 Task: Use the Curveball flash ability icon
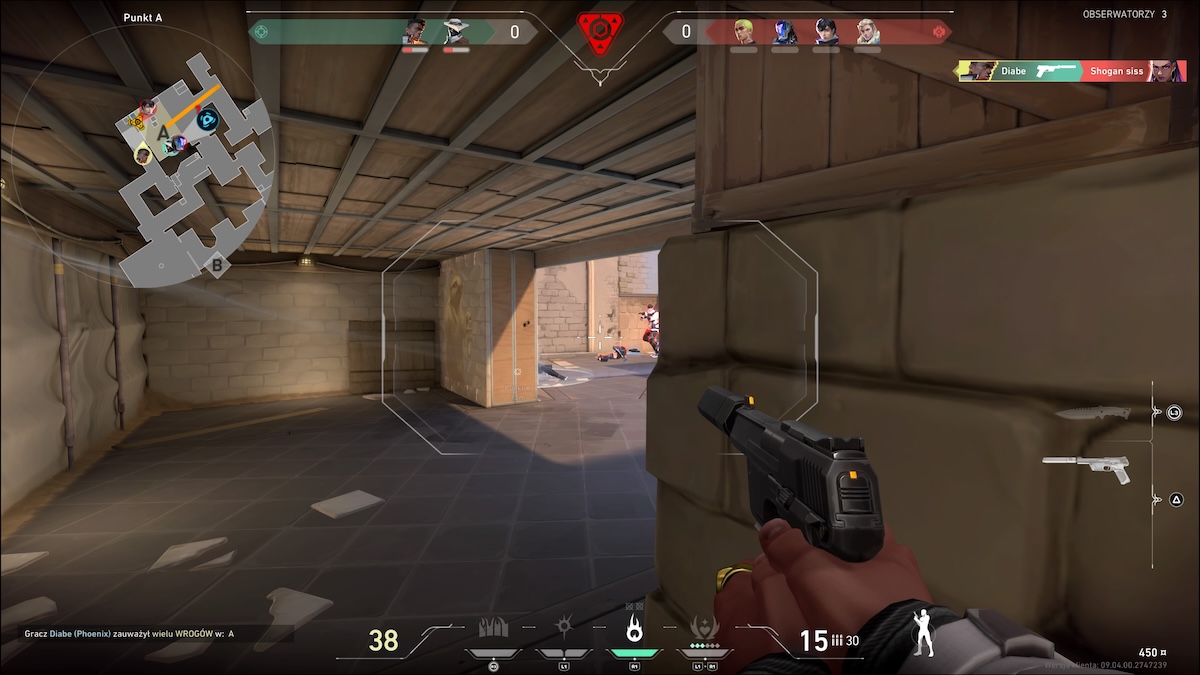click(x=564, y=629)
